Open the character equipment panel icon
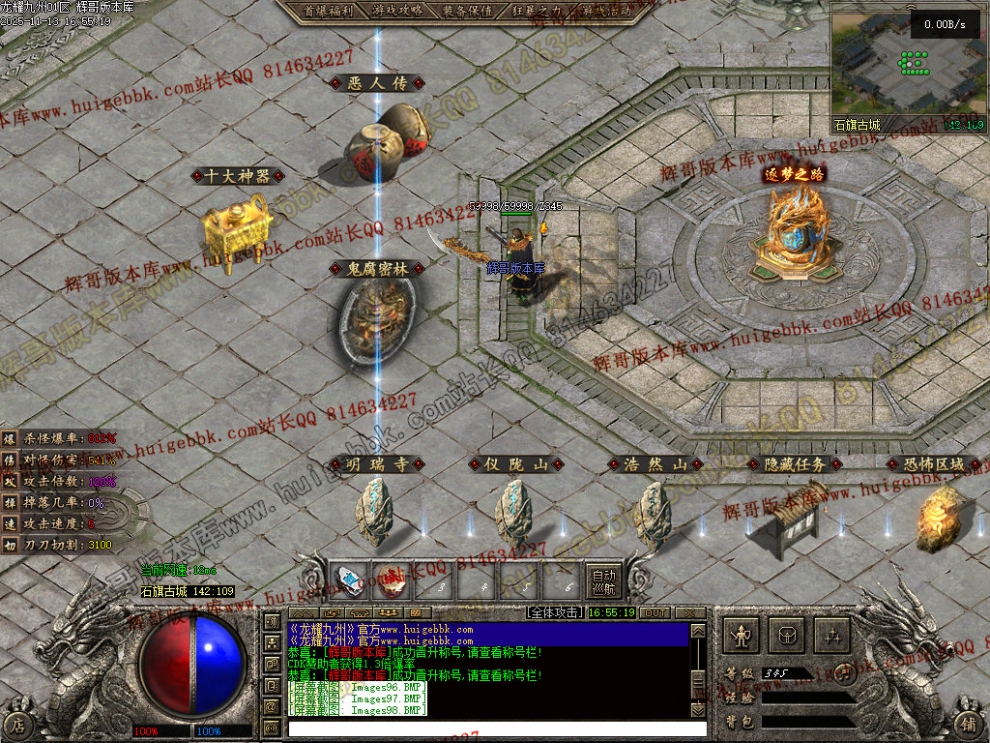Screen dimensions: 990x743 point(740,634)
